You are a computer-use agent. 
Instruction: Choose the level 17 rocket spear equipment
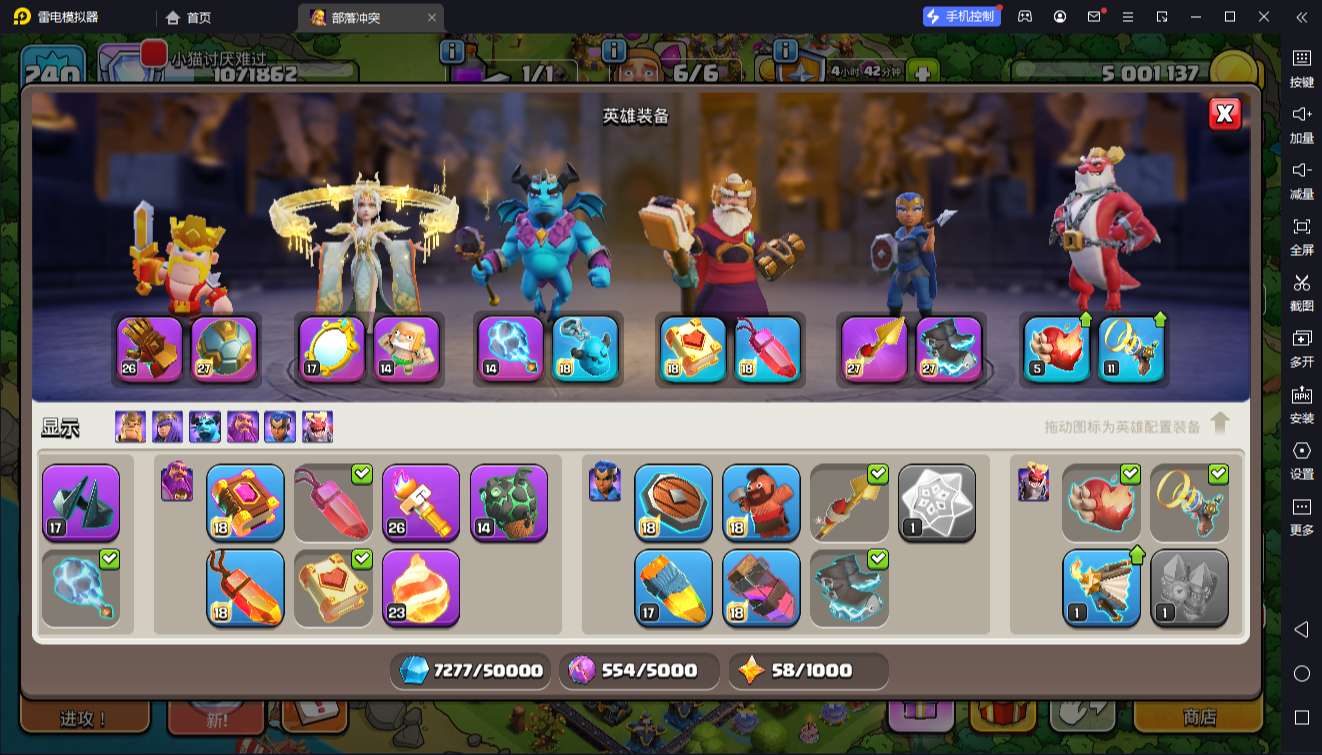(x=674, y=588)
